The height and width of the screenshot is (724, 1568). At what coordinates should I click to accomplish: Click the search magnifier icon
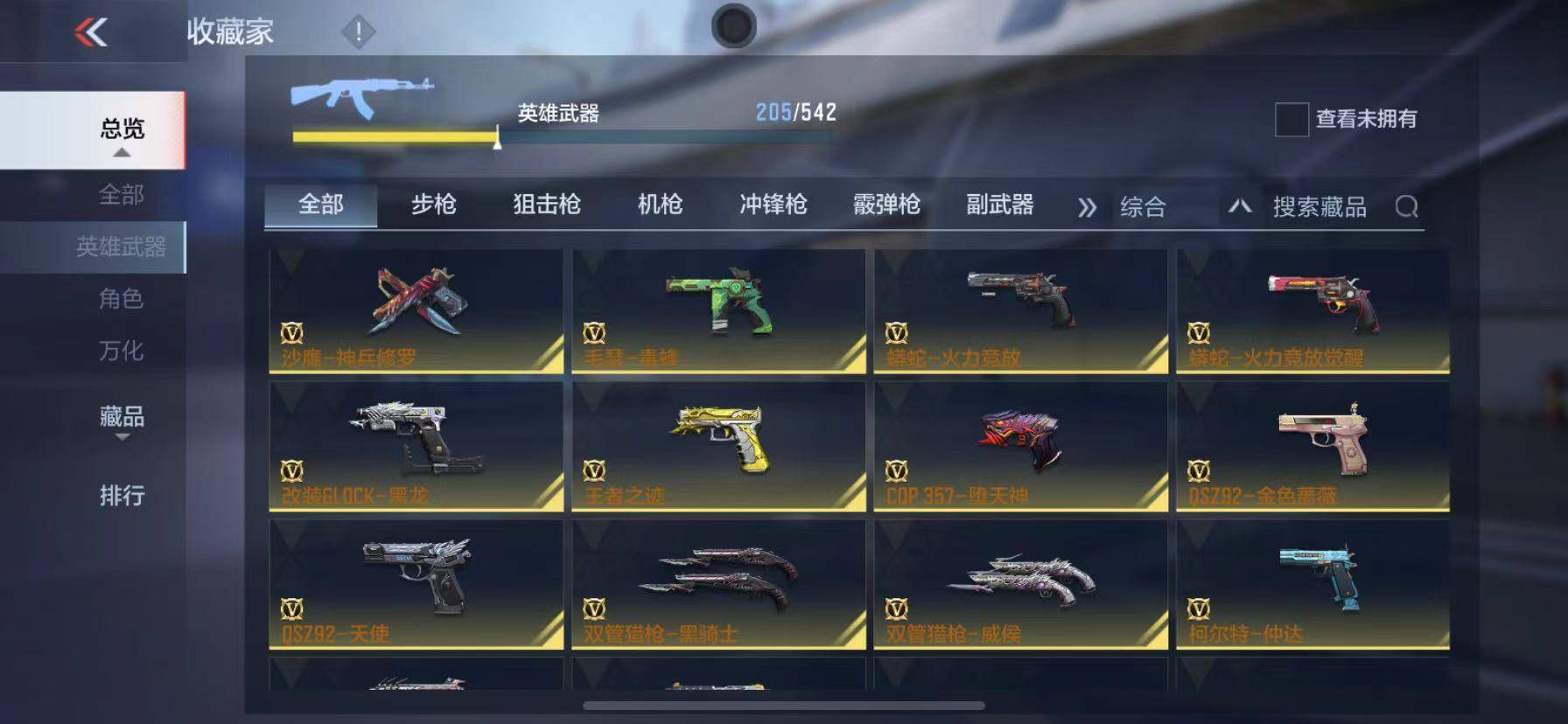point(1409,207)
